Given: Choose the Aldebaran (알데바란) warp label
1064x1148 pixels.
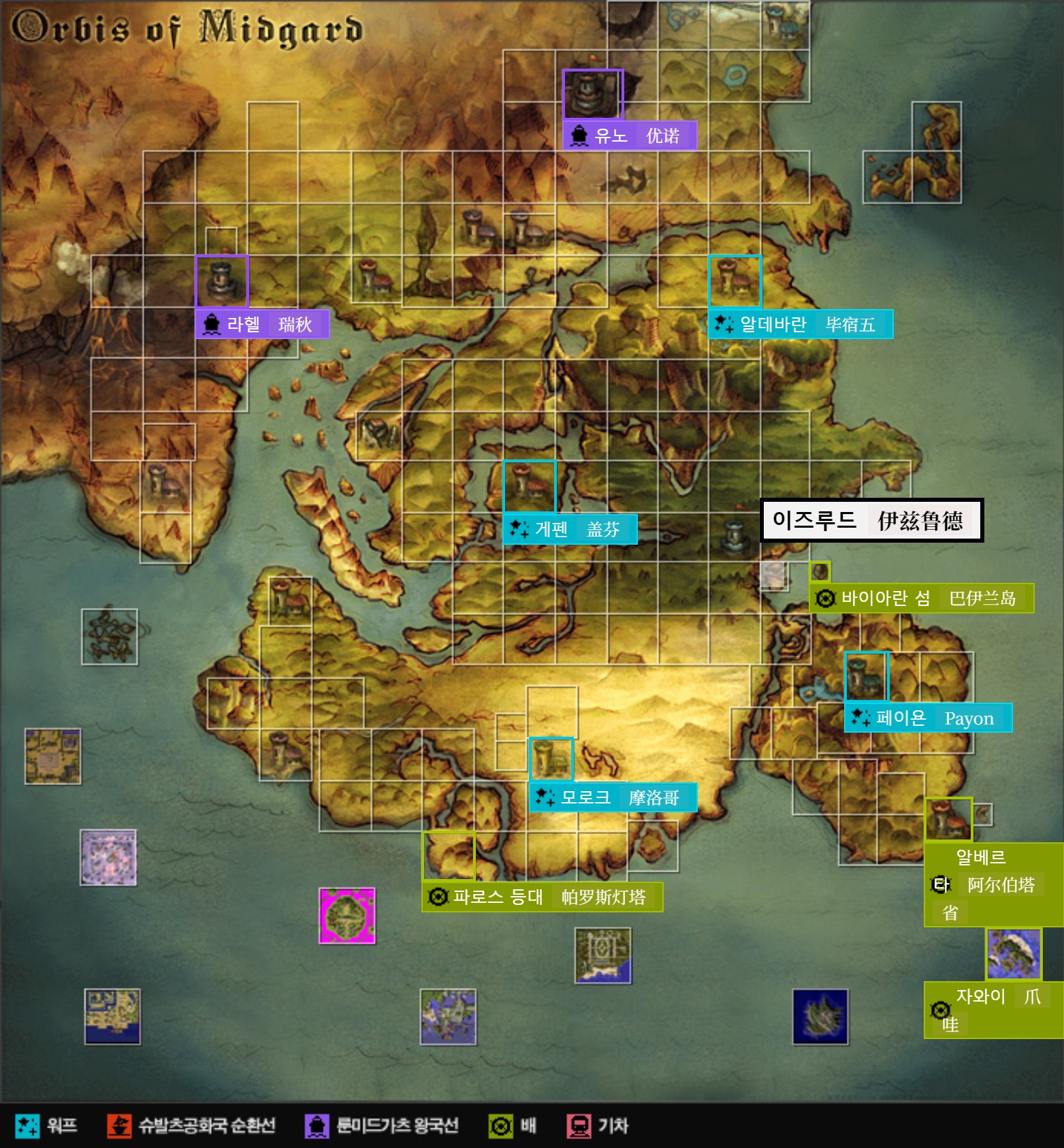Looking at the screenshot, I should click(801, 324).
